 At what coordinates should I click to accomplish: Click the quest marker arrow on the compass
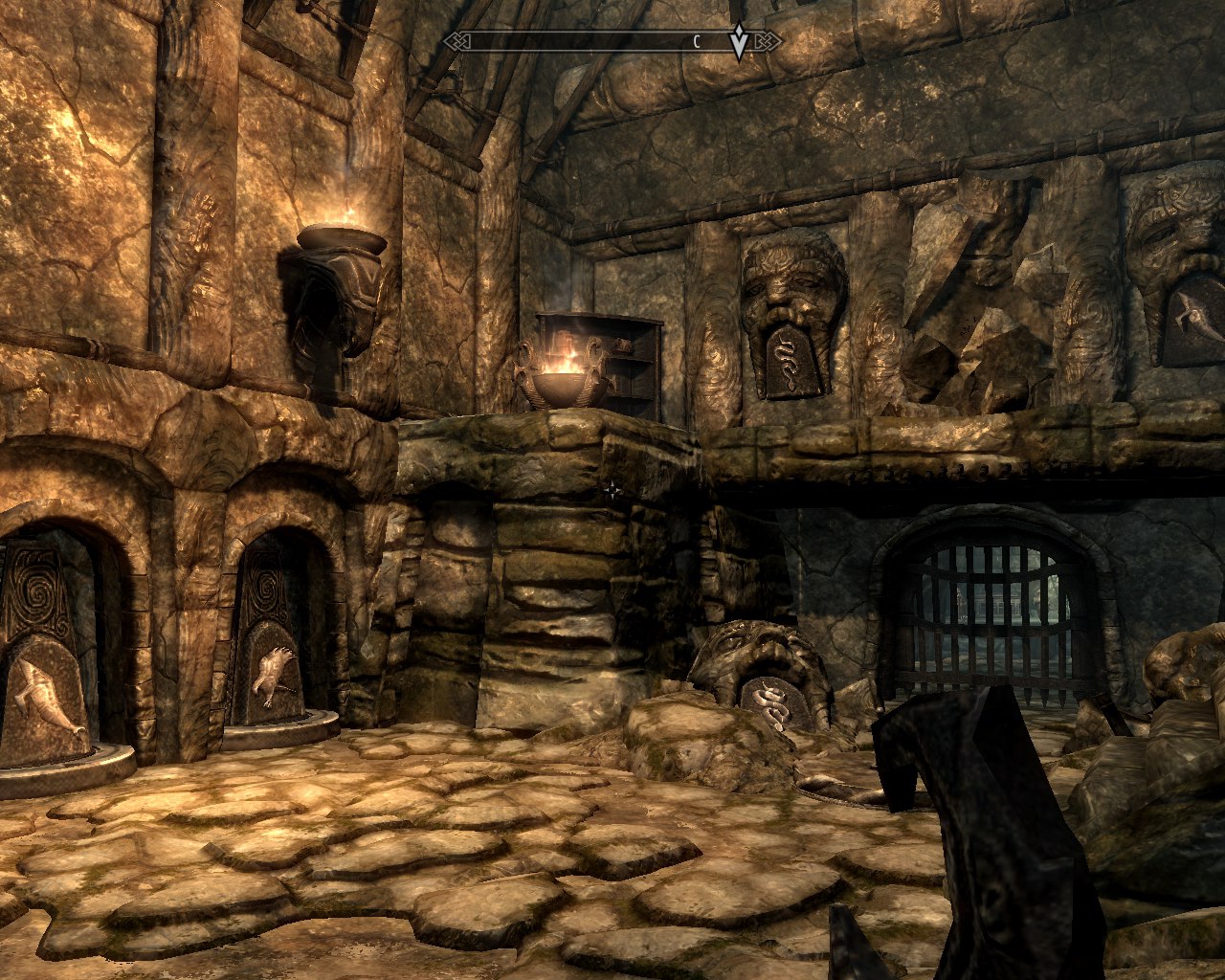pyautogui.click(x=739, y=42)
